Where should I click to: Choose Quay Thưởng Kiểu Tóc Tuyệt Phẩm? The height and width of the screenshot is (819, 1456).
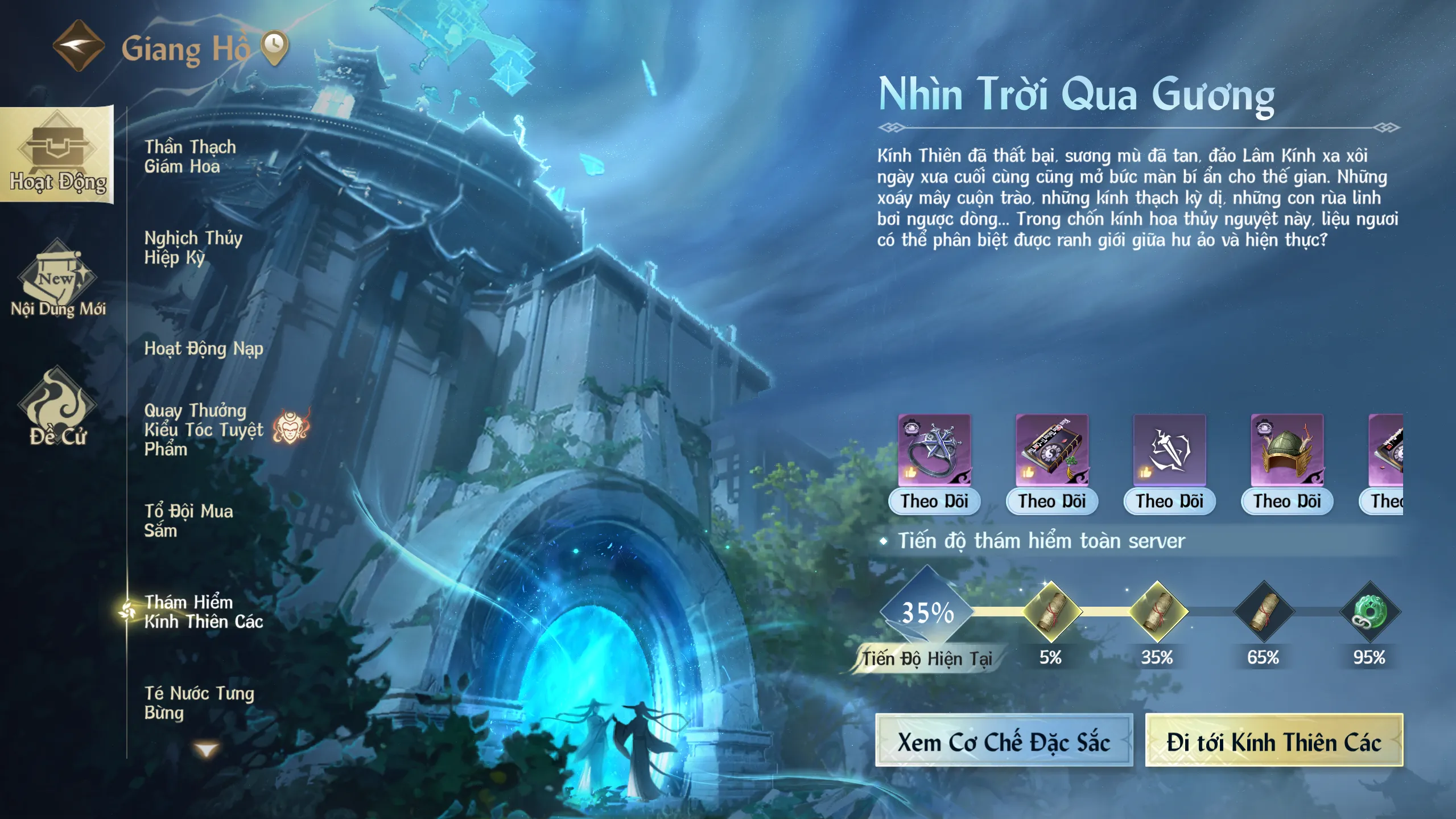204,430
